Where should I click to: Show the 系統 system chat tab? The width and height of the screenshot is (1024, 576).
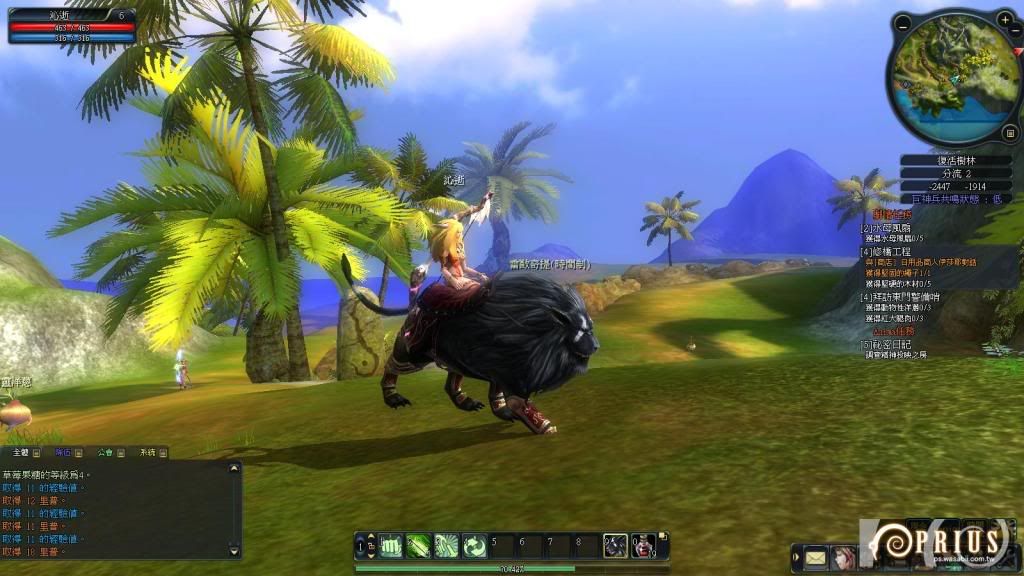147,453
